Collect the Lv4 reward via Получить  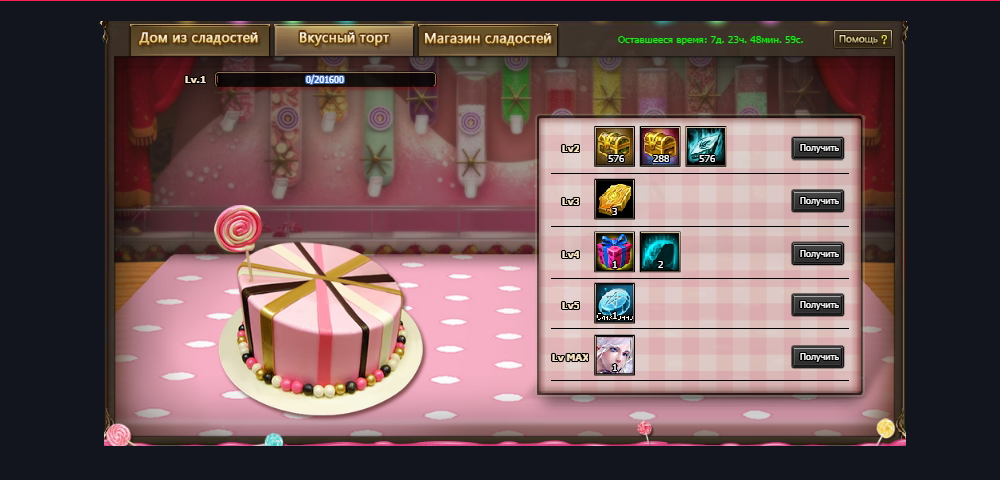818,254
